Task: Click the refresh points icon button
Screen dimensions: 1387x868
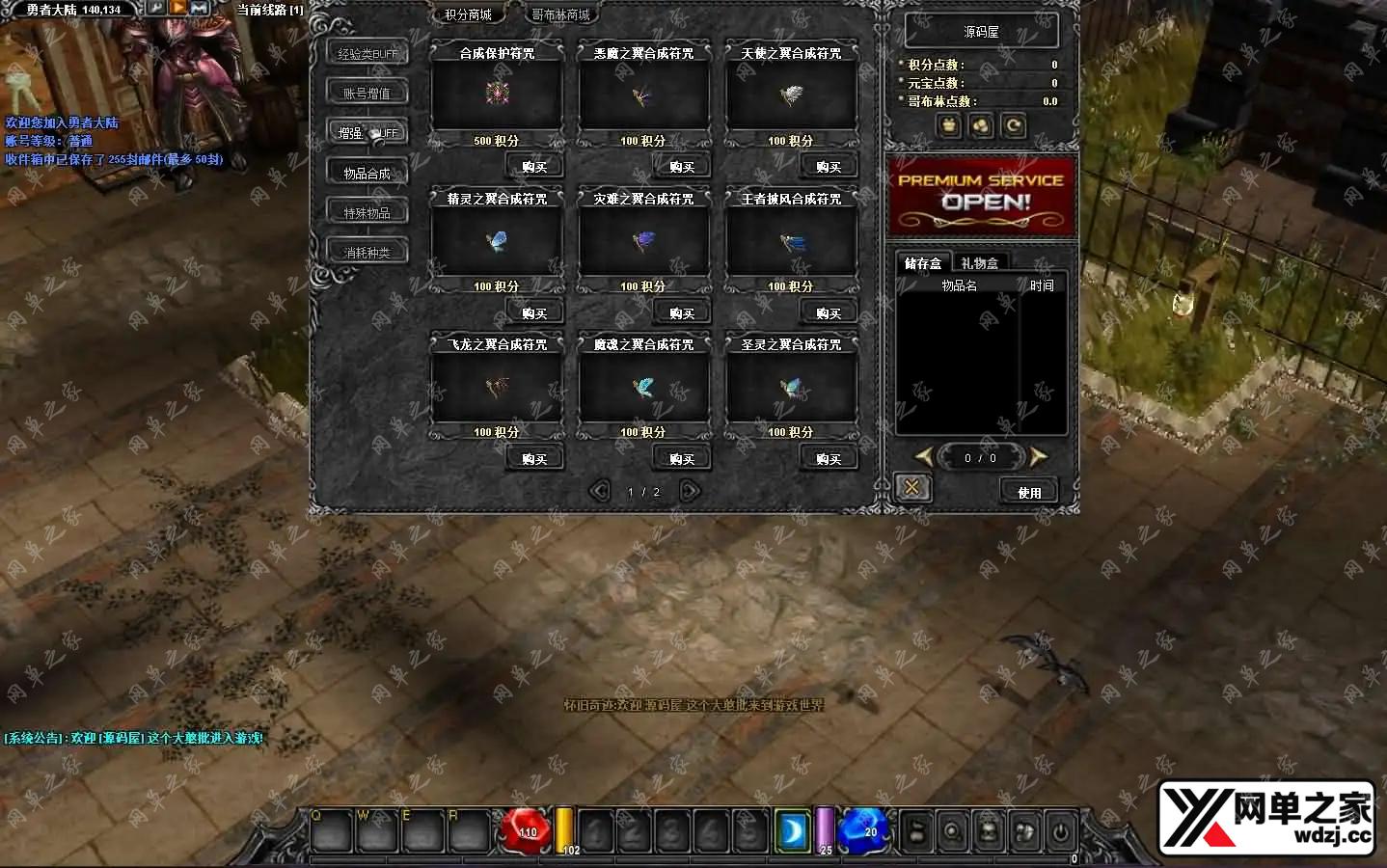Action: pyautogui.click(x=1014, y=125)
